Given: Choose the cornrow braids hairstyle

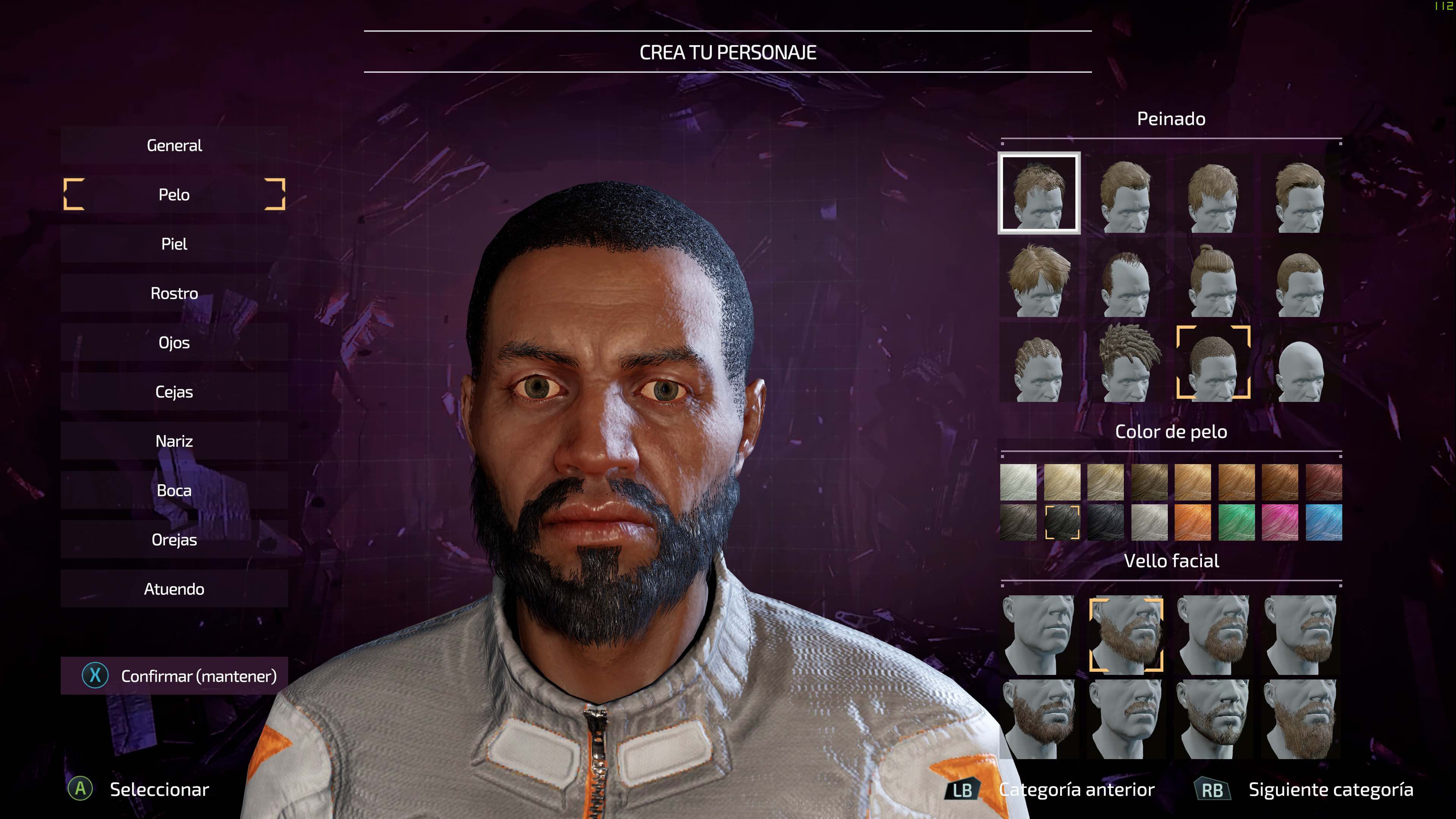Looking at the screenshot, I should pyautogui.click(x=1039, y=364).
